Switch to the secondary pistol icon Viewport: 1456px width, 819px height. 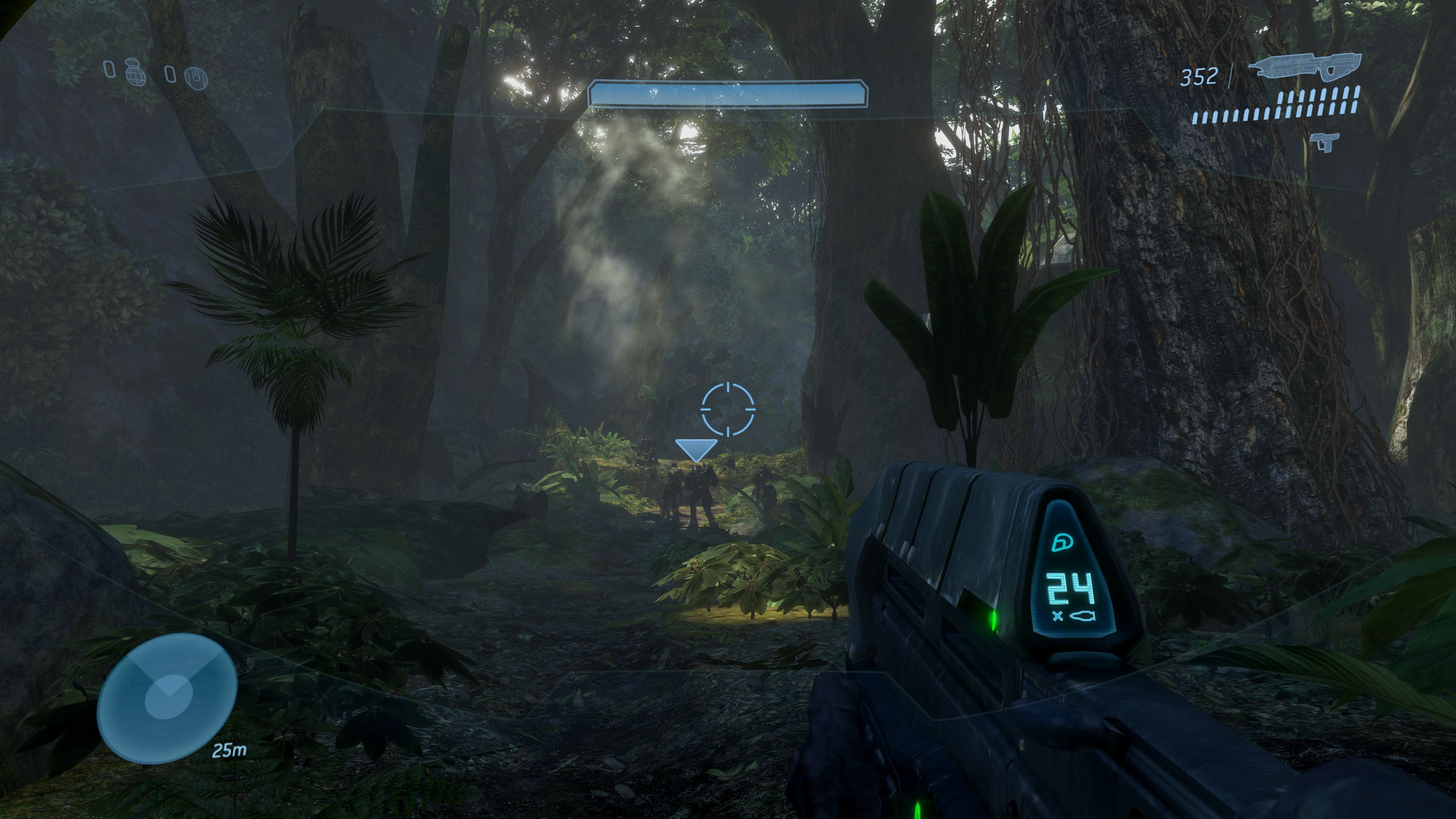(x=1325, y=140)
